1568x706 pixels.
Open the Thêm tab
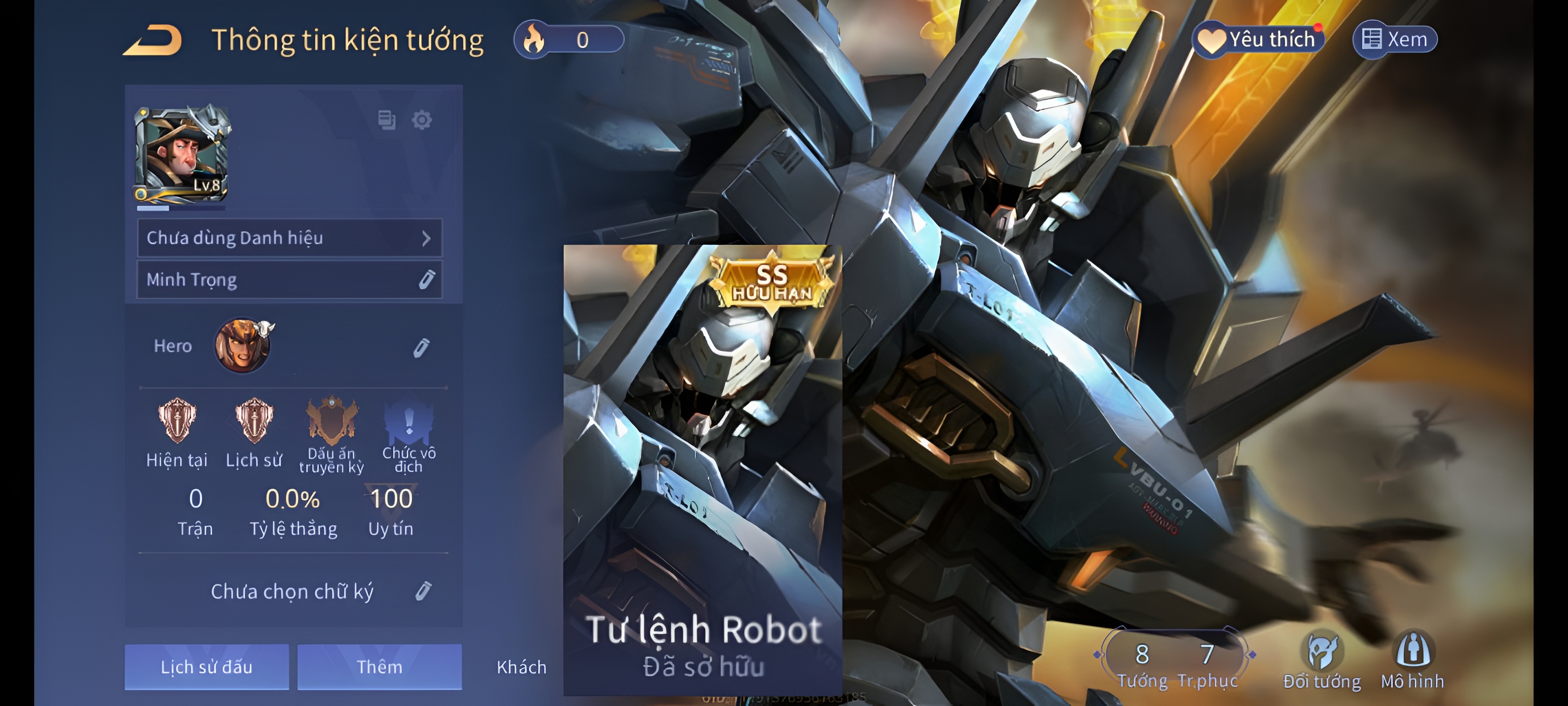(380, 667)
